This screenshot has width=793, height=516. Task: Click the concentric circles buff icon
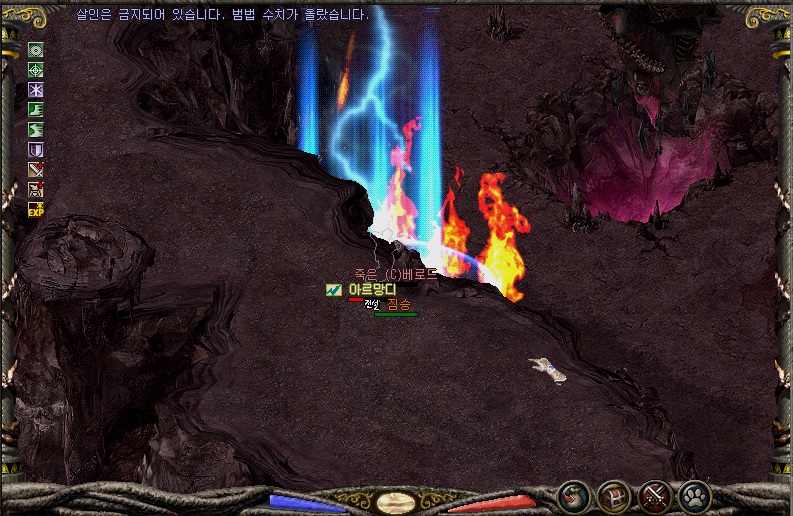(36, 50)
